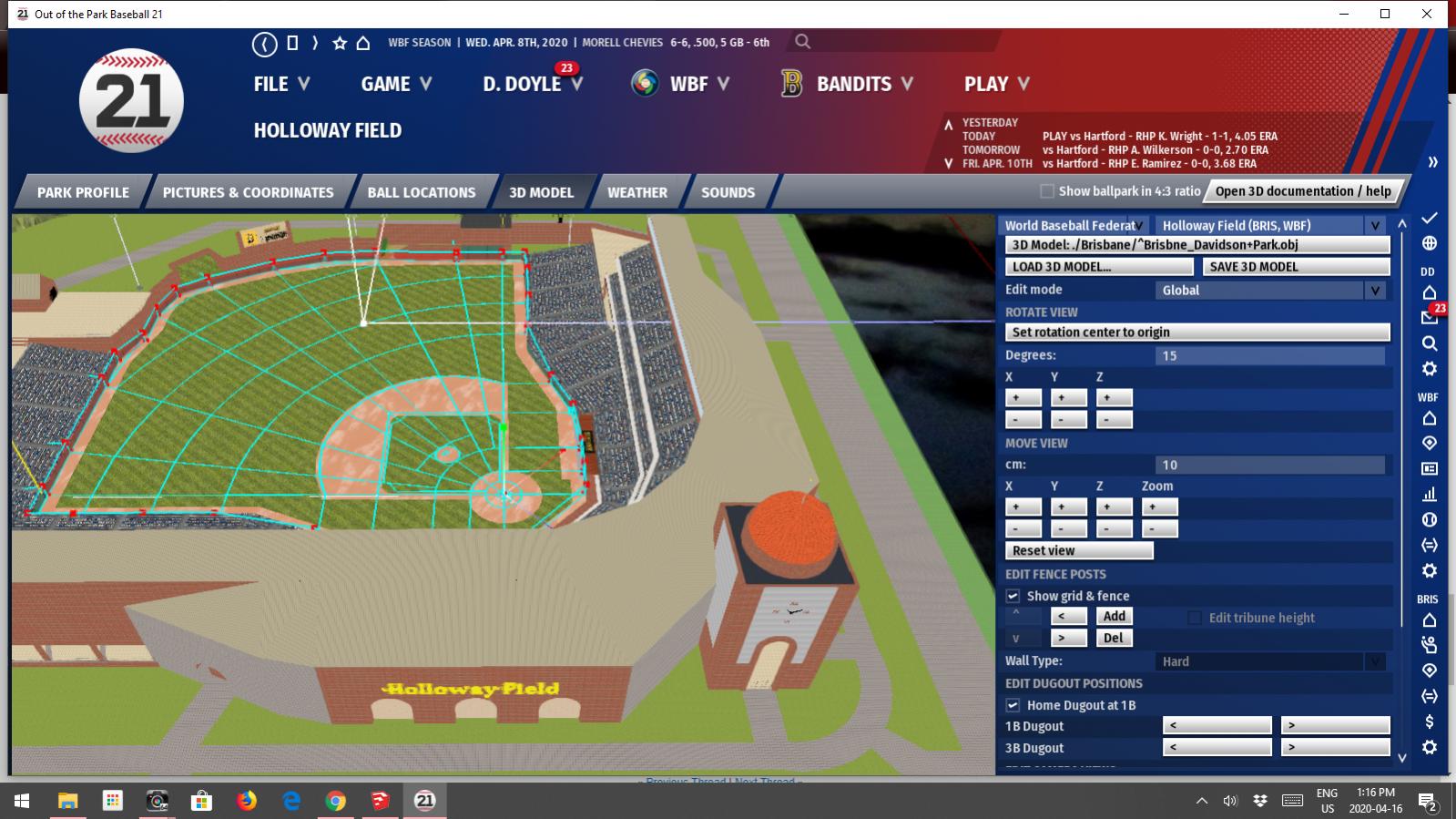
Task: Open the Edit mode Global dropdown
Action: (x=1271, y=291)
